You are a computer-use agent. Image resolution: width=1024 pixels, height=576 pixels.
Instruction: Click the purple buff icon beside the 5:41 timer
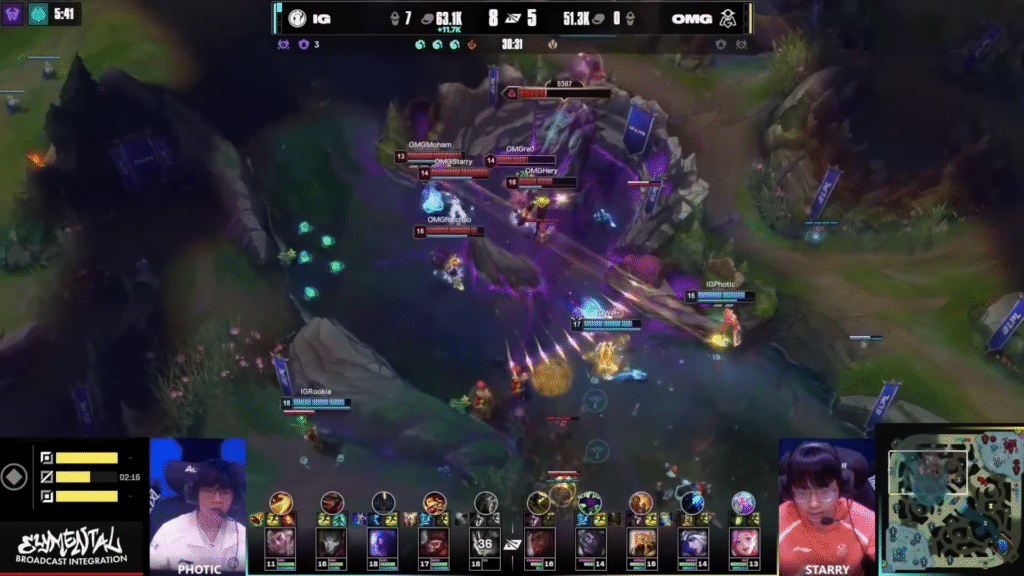pyautogui.click(x=15, y=15)
